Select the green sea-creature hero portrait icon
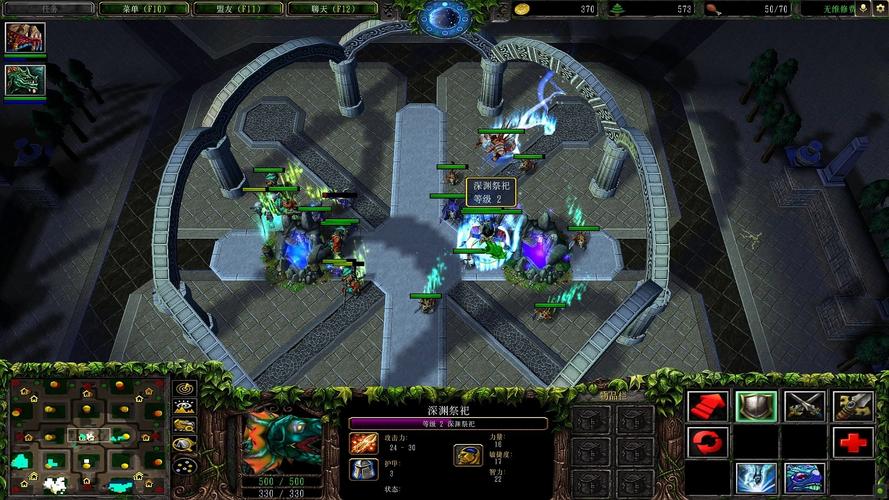The width and height of the screenshot is (889, 500). point(24,80)
